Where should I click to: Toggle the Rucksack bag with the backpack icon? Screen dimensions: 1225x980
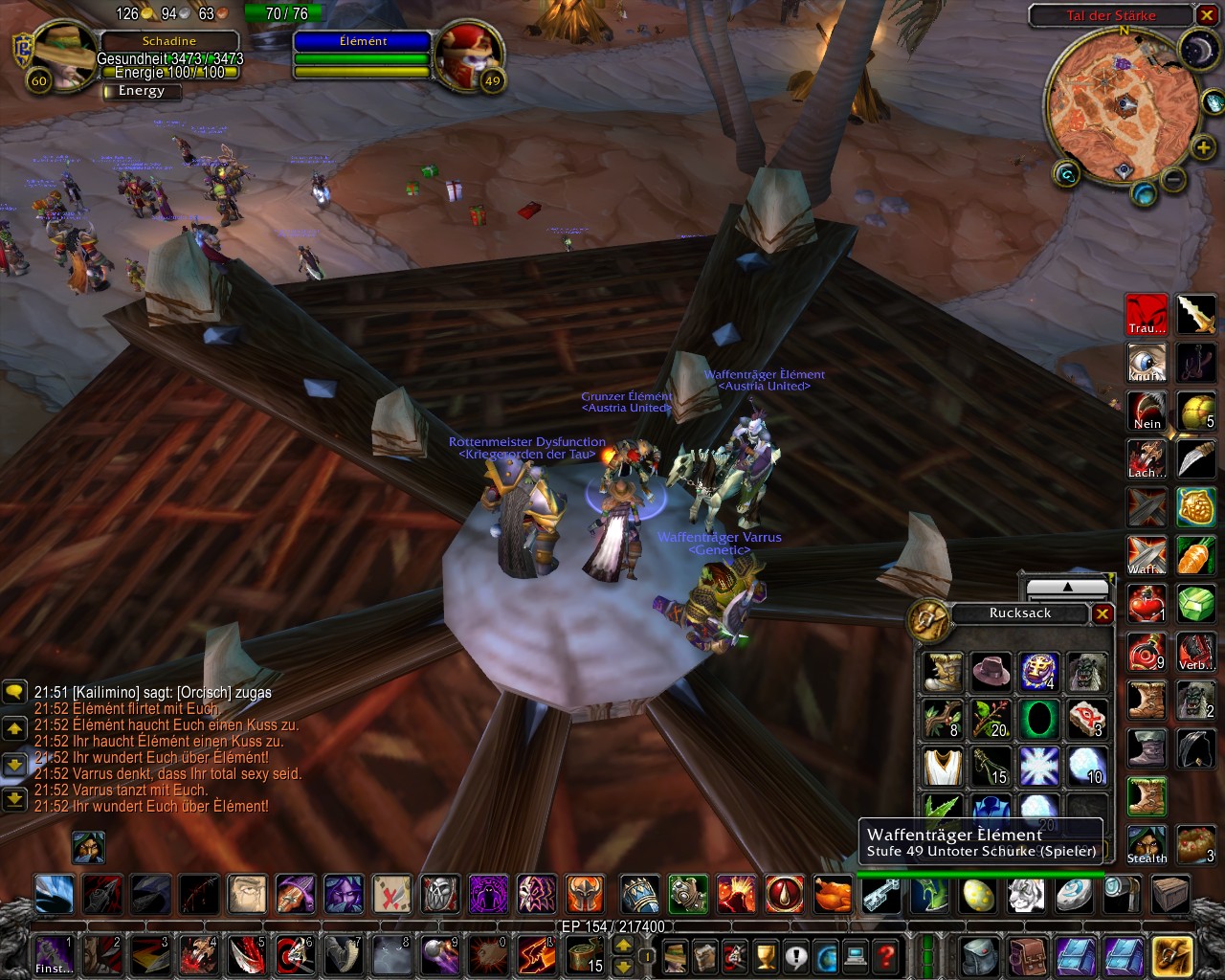981,957
